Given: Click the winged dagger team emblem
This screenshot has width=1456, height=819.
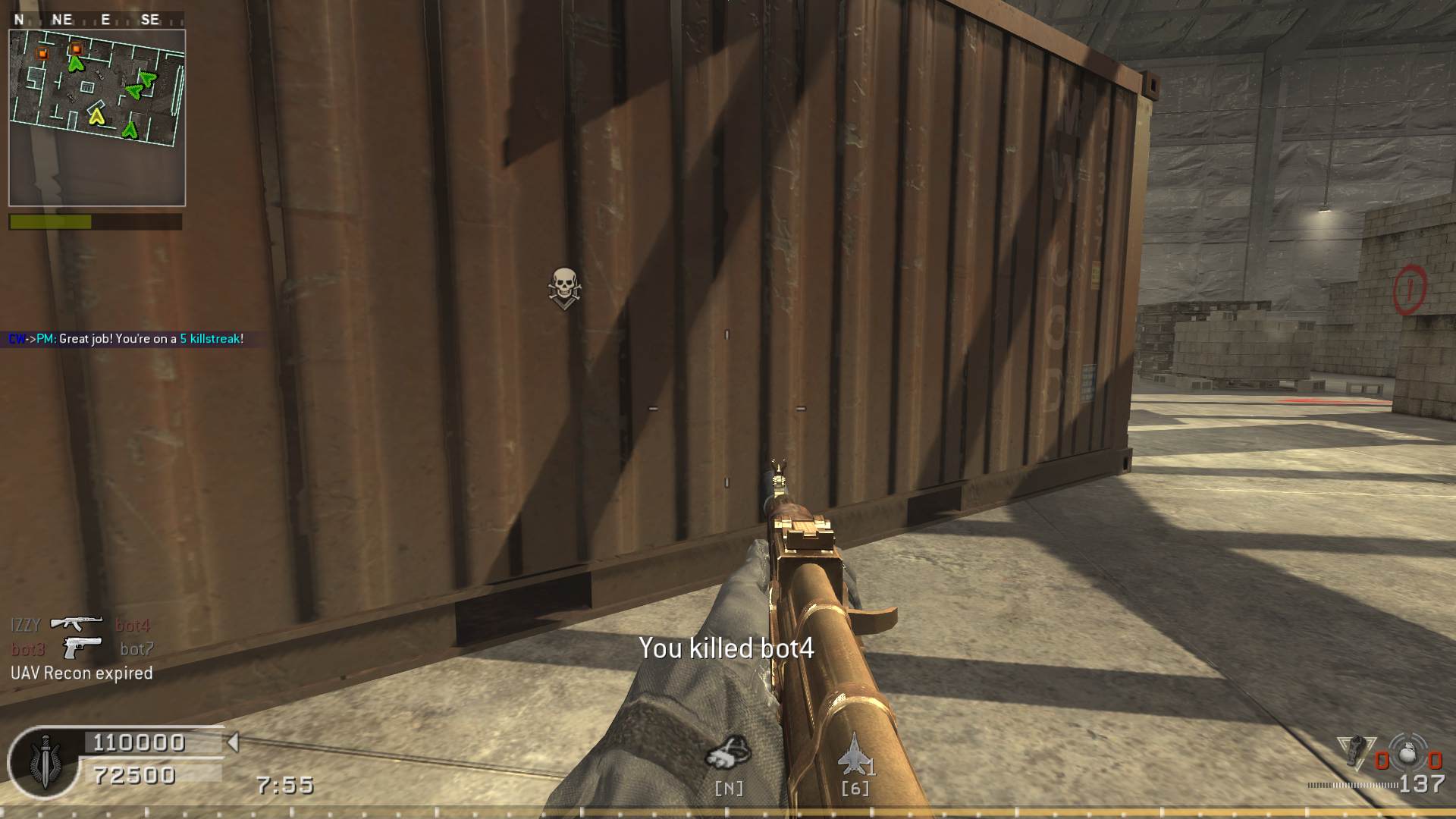Looking at the screenshot, I should coord(43,762).
